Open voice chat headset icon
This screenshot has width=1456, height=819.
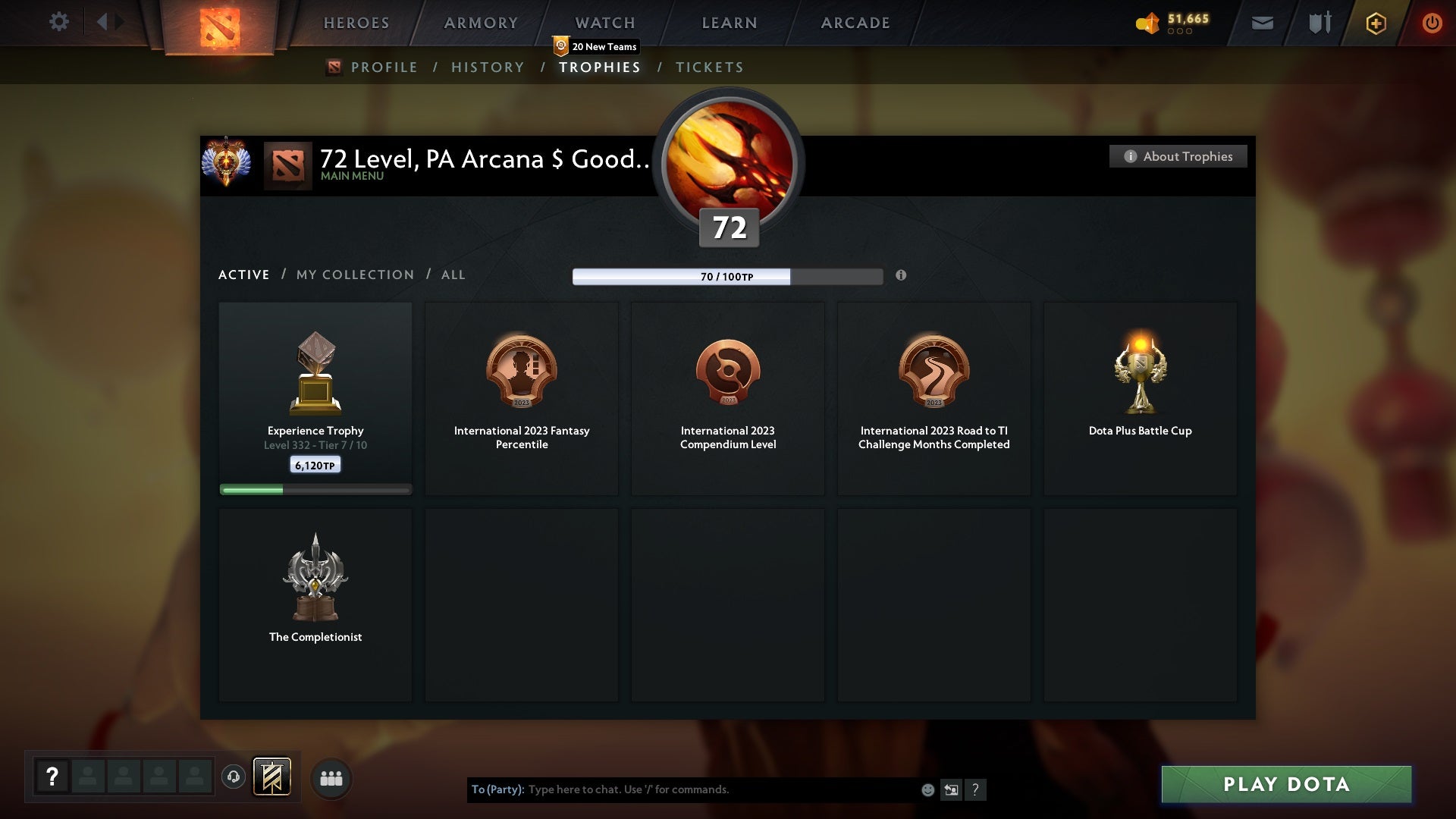pyautogui.click(x=234, y=777)
